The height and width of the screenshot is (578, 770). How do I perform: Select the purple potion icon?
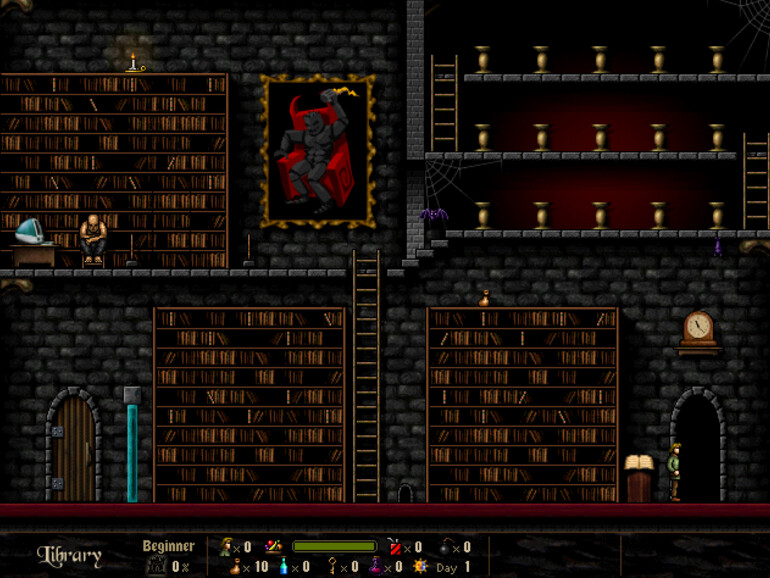click(377, 567)
